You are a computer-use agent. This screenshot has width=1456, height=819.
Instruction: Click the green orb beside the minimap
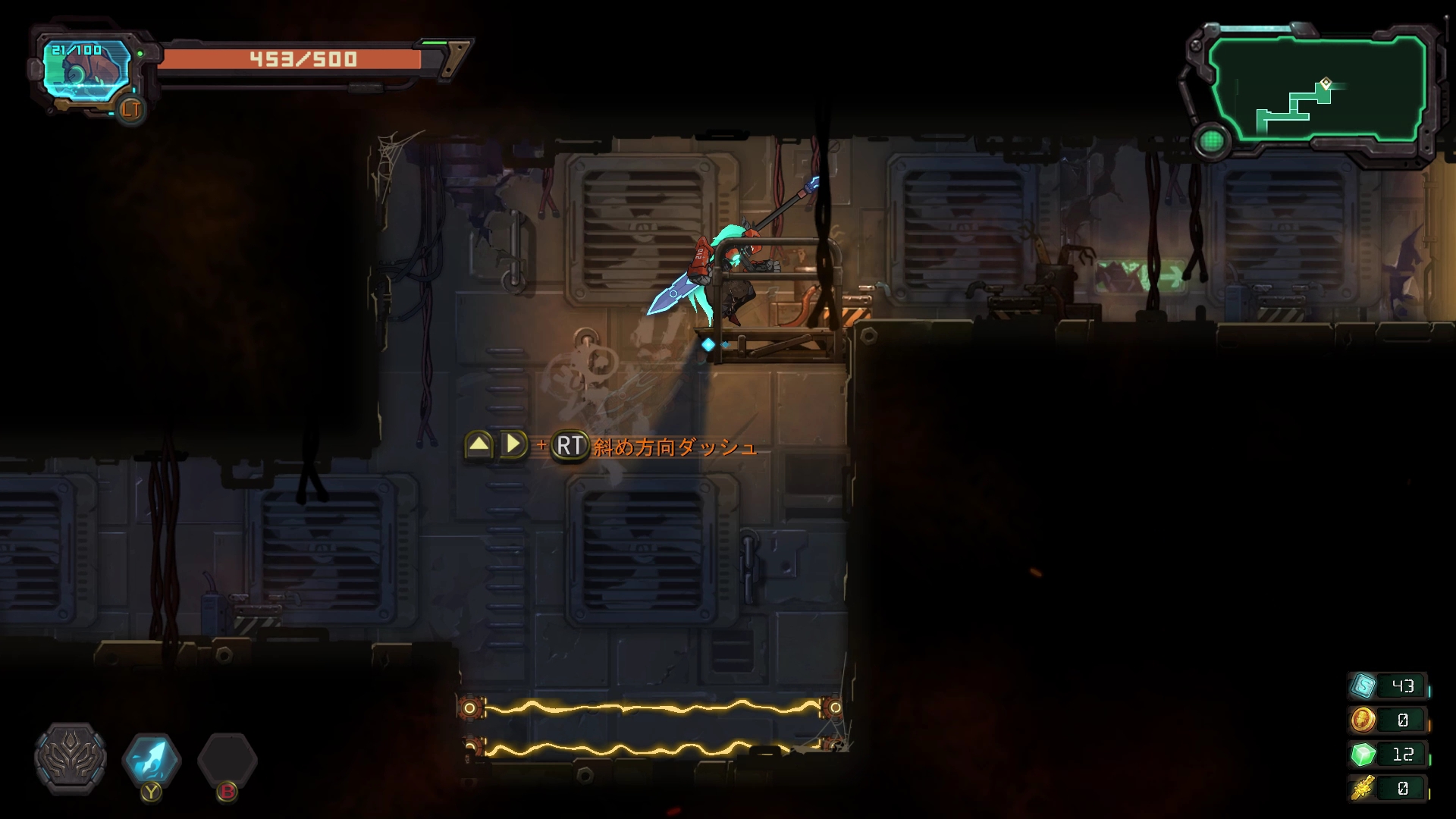click(1211, 141)
